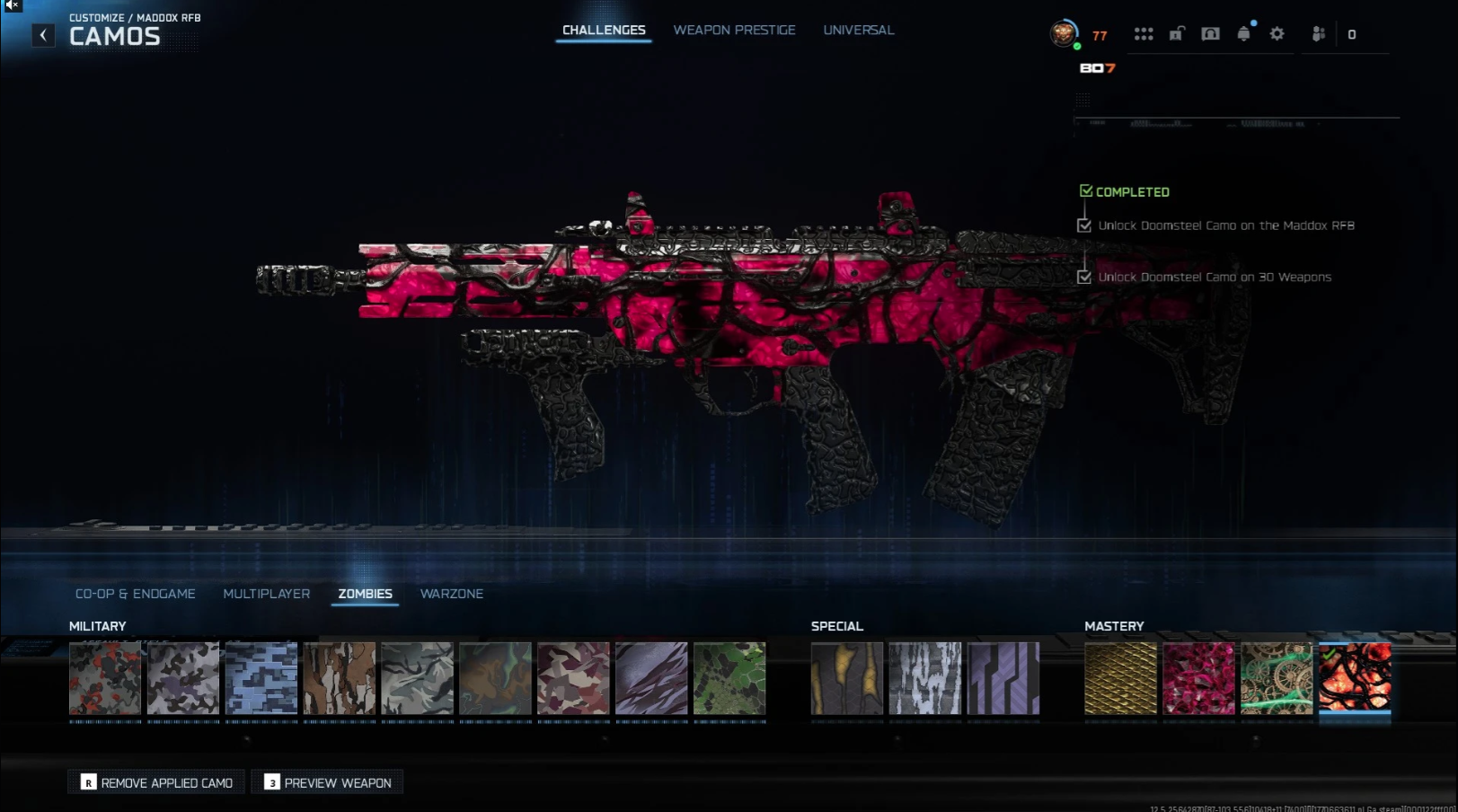This screenshot has width=1458, height=812.
Task: Go back using the arrow beside CAMOS
Action: pos(43,35)
